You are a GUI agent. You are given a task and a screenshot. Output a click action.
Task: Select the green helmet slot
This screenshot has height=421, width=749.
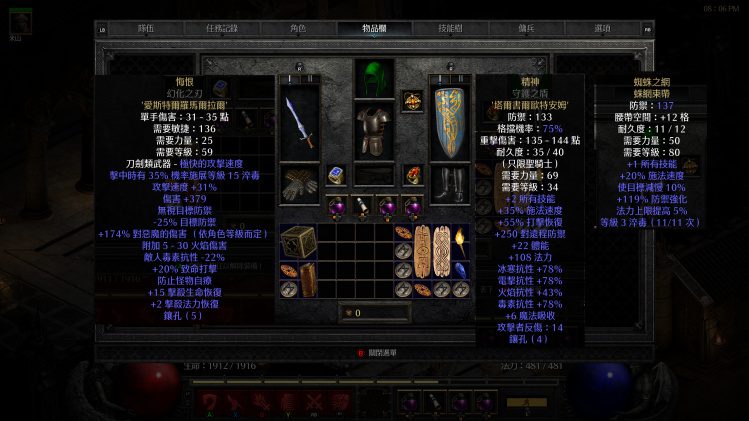tap(373, 78)
